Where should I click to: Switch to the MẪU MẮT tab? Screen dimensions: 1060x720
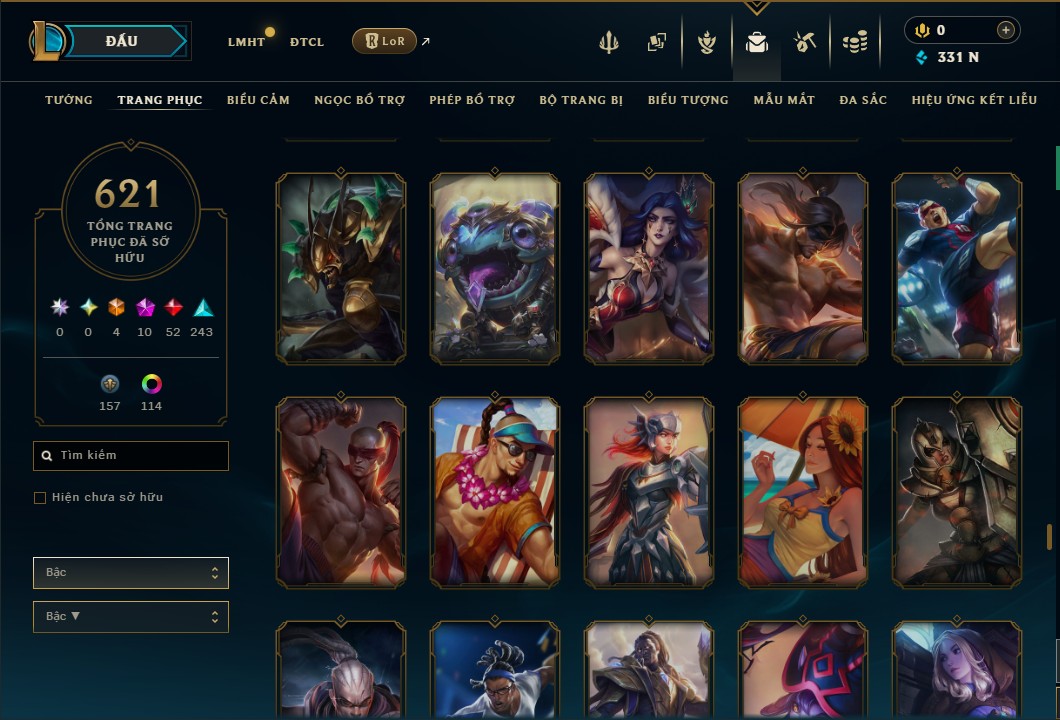click(784, 100)
